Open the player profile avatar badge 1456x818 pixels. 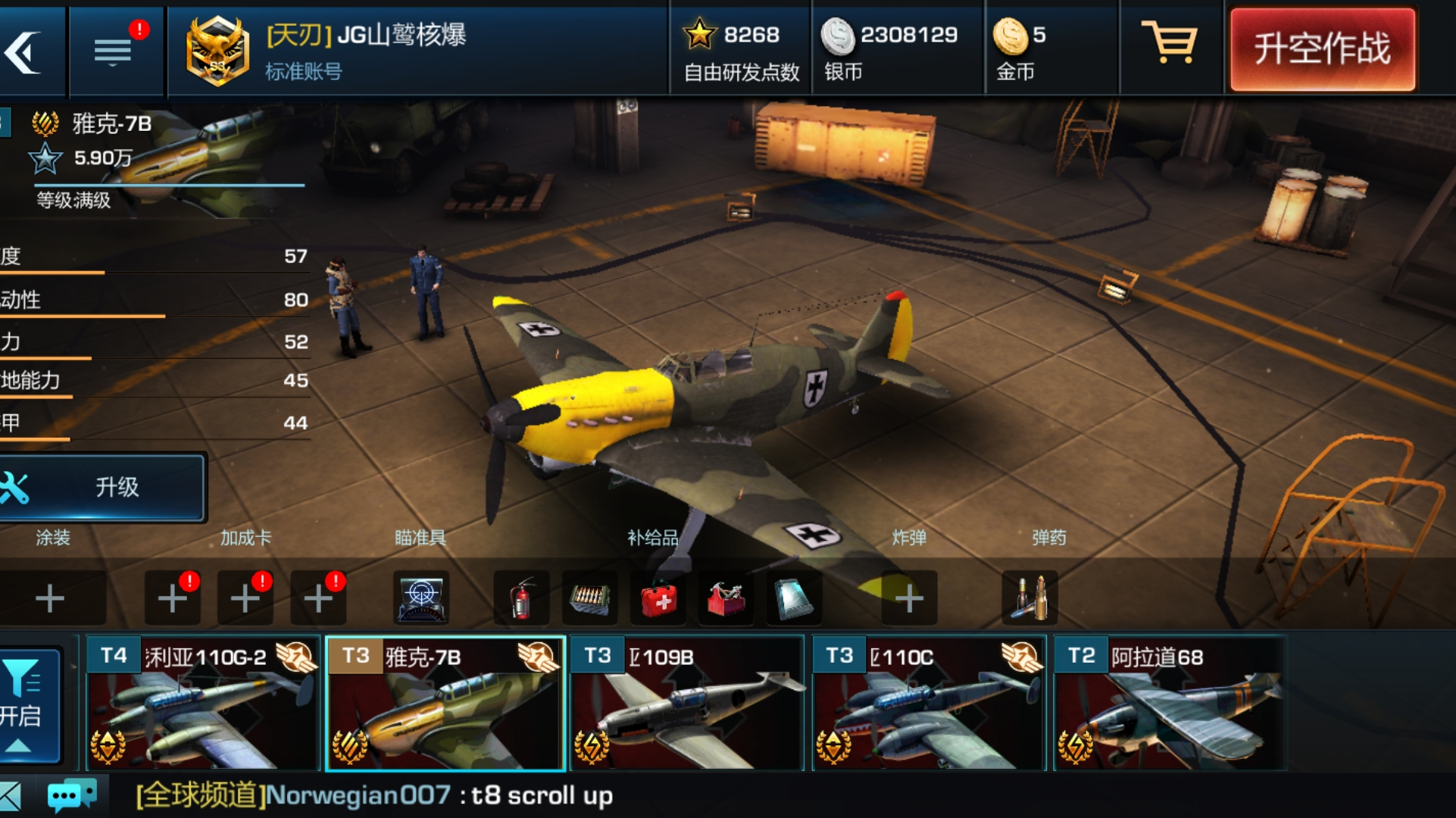[x=217, y=52]
